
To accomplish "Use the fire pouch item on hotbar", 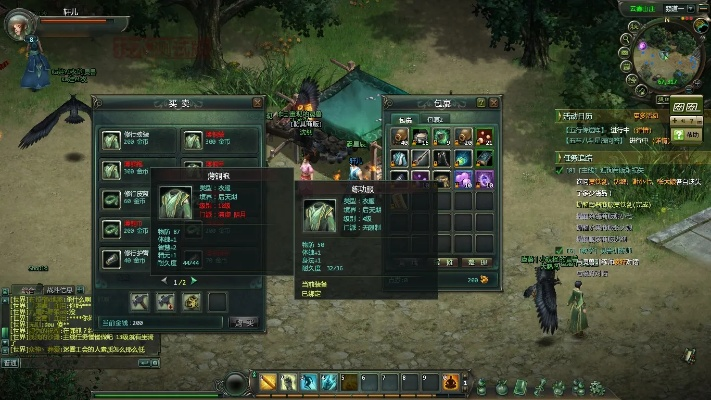I will tap(451, 381).
